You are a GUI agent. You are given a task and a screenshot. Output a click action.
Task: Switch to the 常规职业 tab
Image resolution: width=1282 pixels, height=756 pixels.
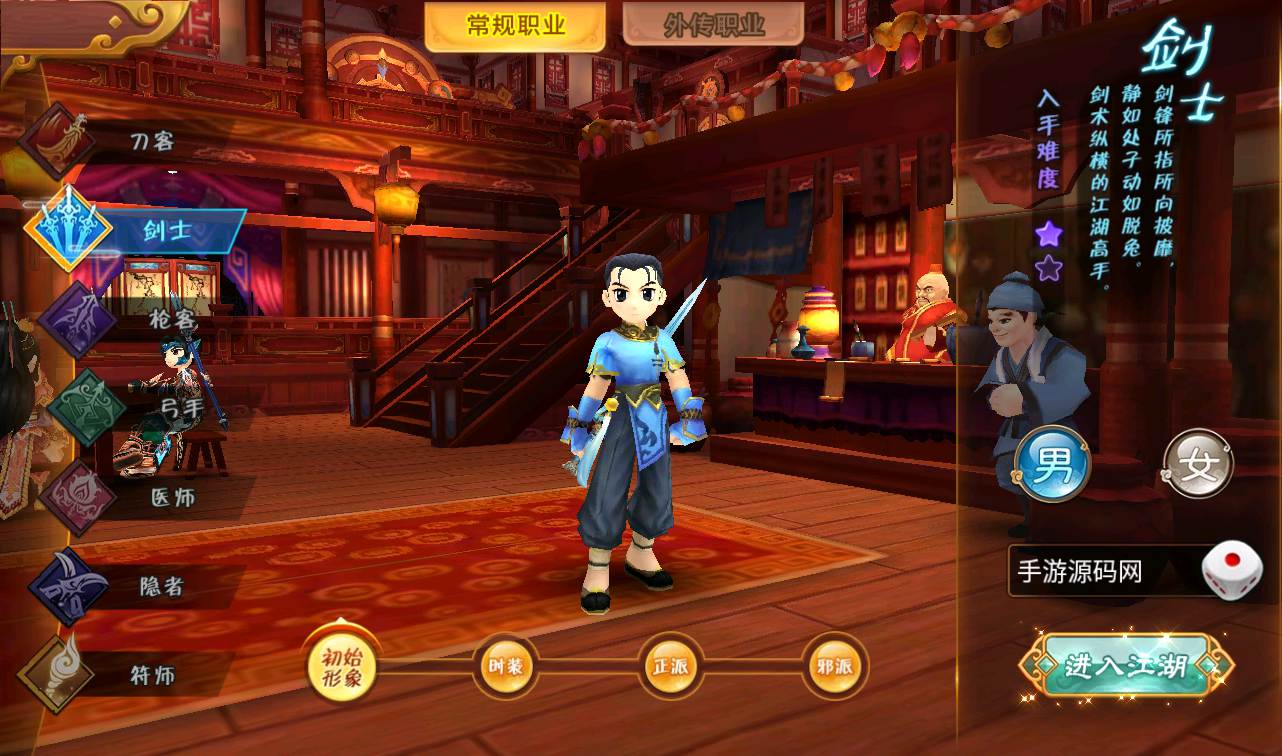click(515, 27)
